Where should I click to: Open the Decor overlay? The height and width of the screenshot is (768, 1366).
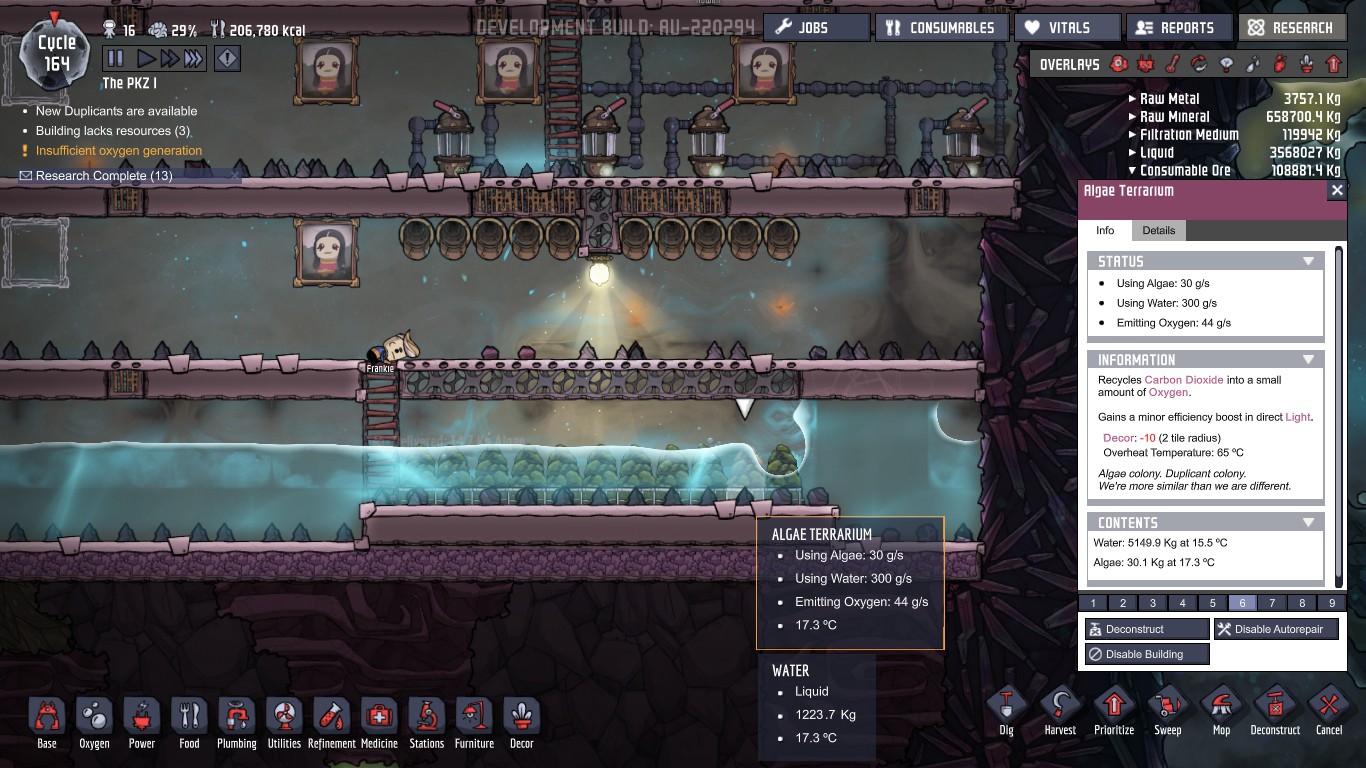[x=1306, y=63]
